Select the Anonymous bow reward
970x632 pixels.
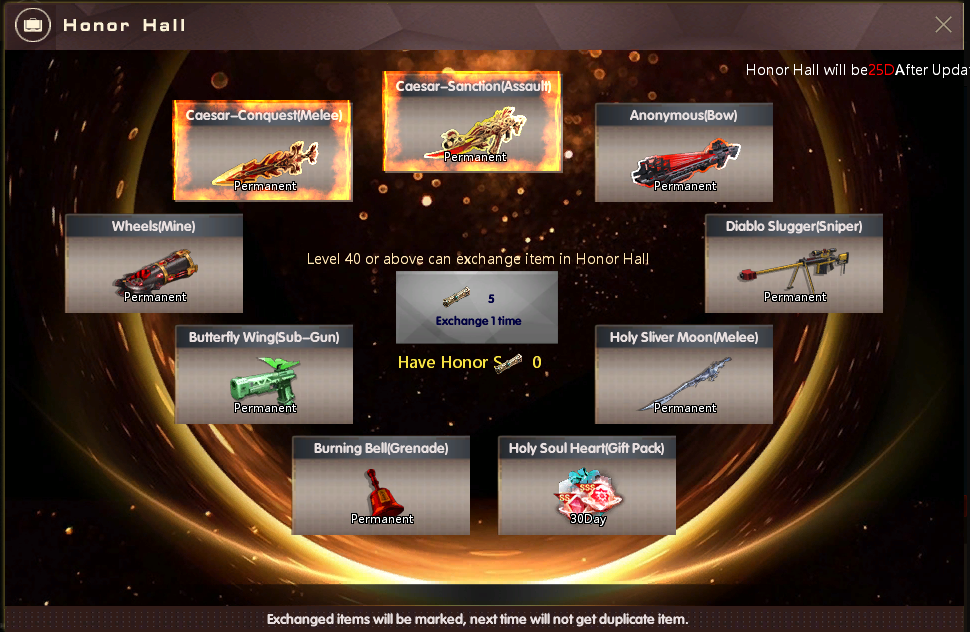[x=684, y=153]
